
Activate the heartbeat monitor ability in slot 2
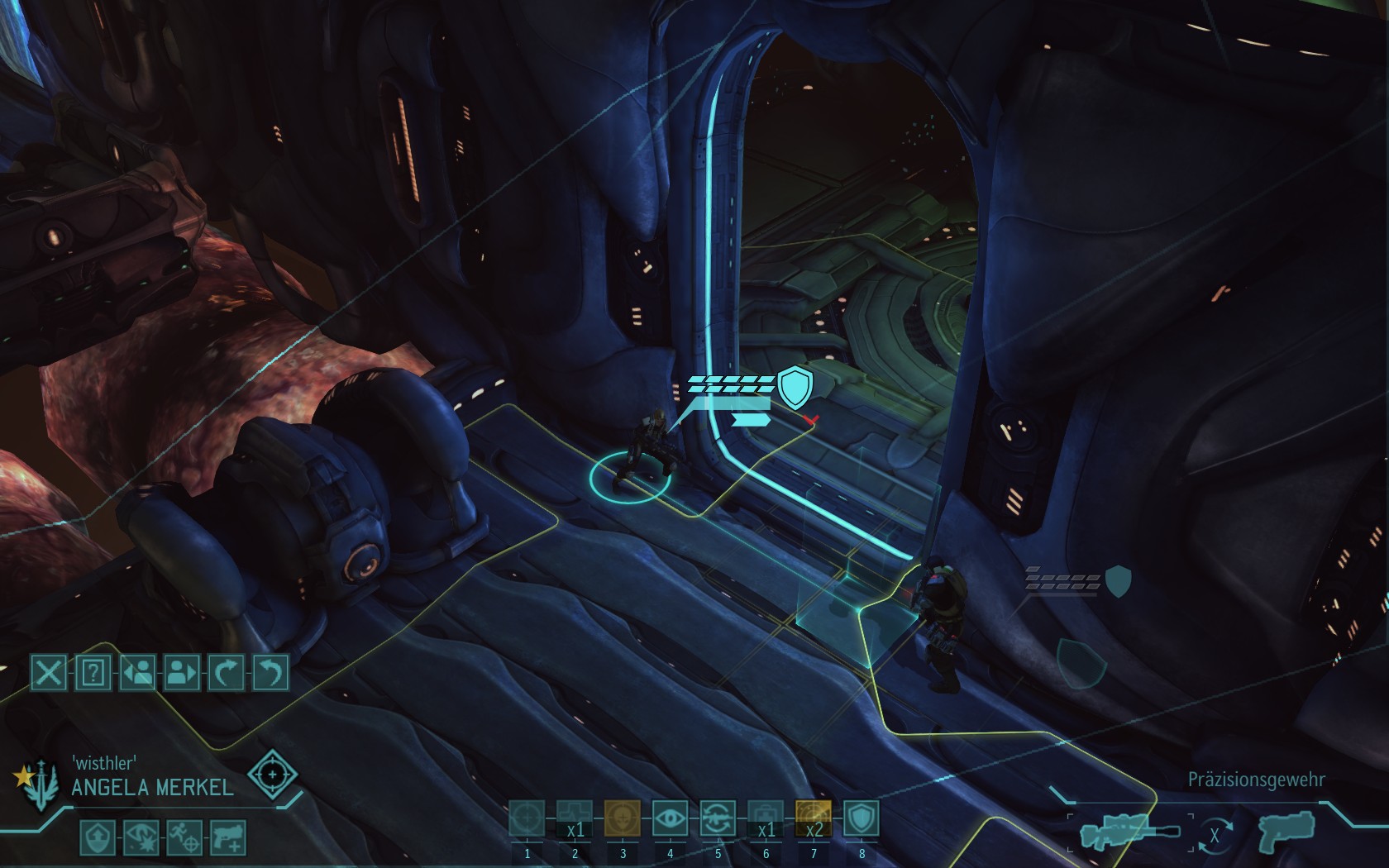[575, 819]
